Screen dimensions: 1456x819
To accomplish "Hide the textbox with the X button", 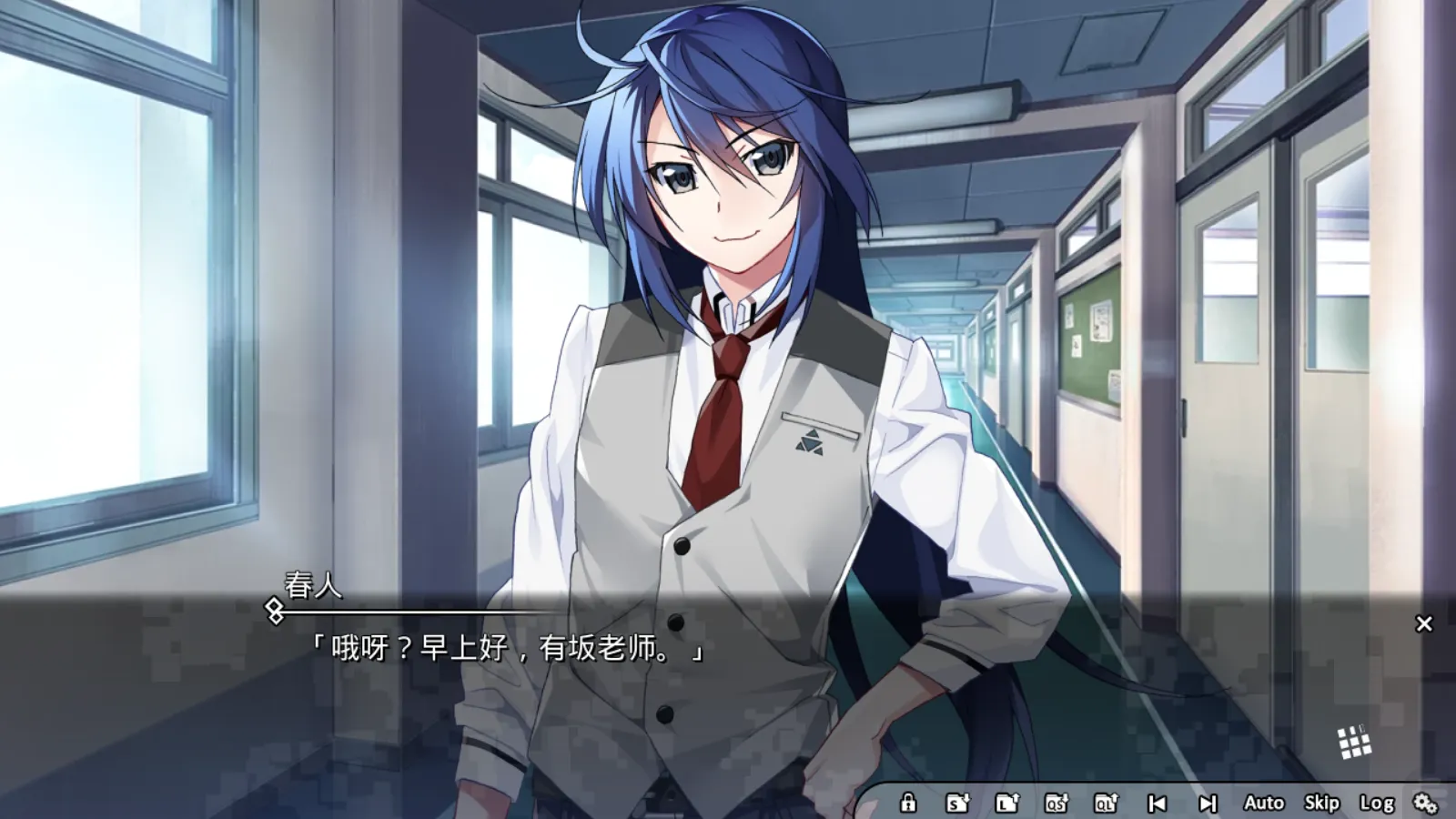I will click(x=1422, y=622).
